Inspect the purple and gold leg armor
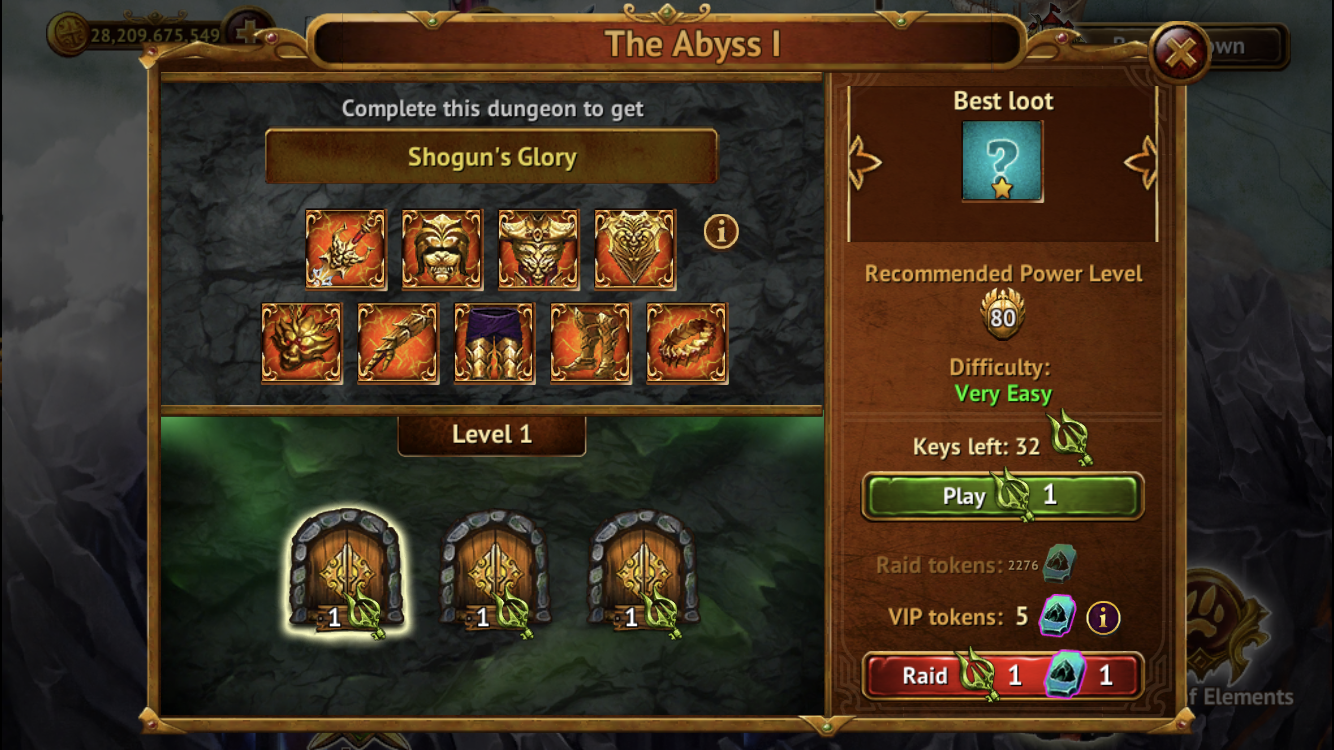The height and width of the screenshot is (750, 1334). (x=494, y=343)
